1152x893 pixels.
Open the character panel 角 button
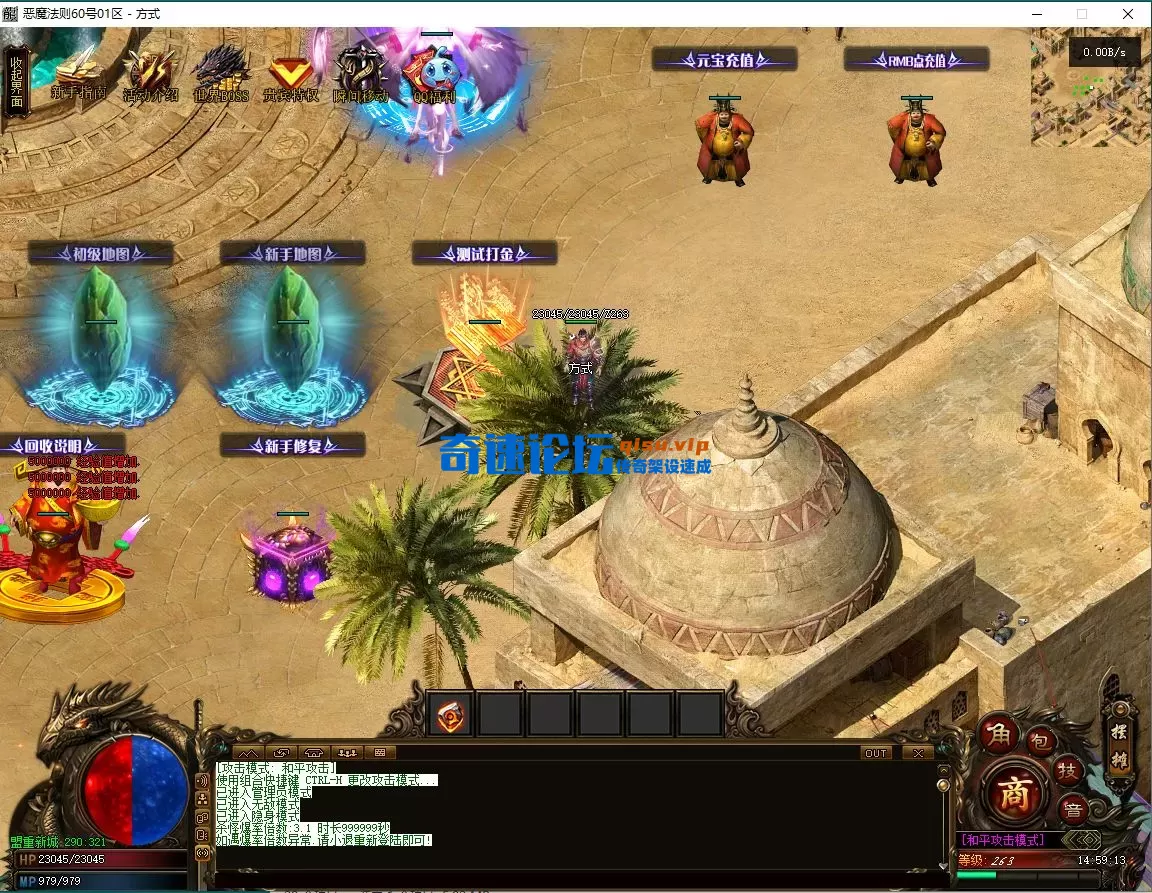click(x=999, y=735)
